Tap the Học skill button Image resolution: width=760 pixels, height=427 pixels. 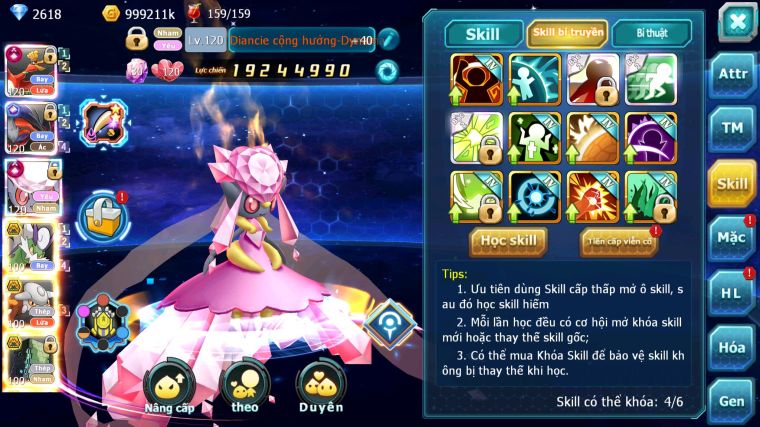pos(508,240)
